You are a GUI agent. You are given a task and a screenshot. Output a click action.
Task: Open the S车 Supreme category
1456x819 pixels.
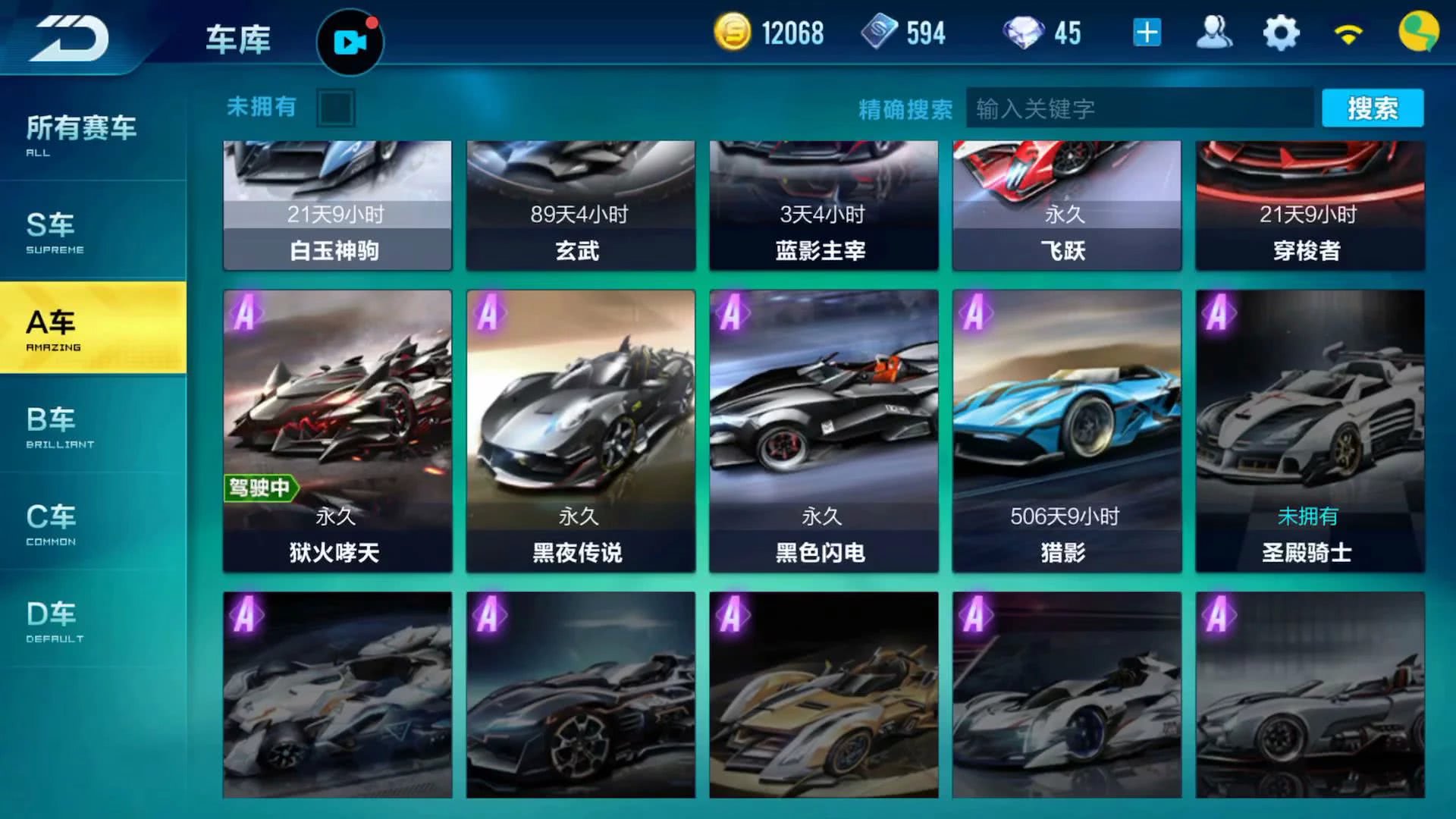click(91, 231)
